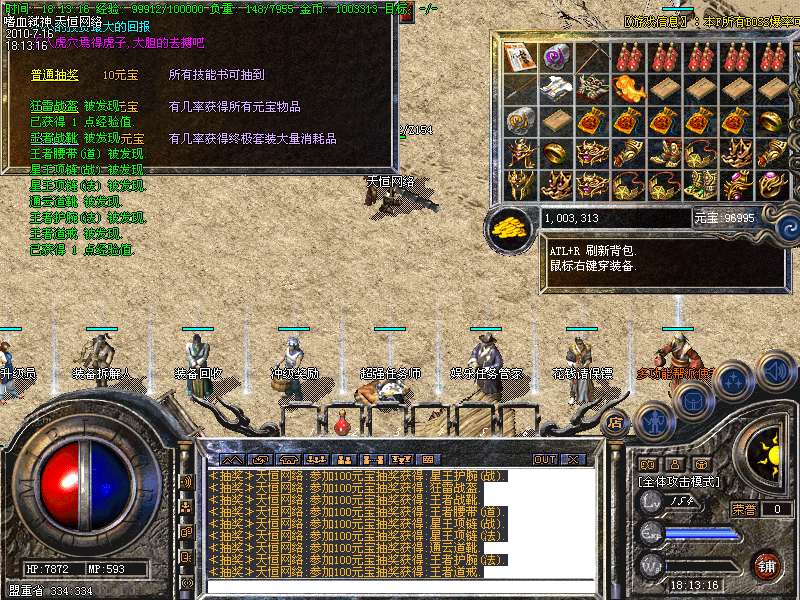Select the red-sealed book in the bag
Screen dimensions: 800x600
[x=518, y=57]
